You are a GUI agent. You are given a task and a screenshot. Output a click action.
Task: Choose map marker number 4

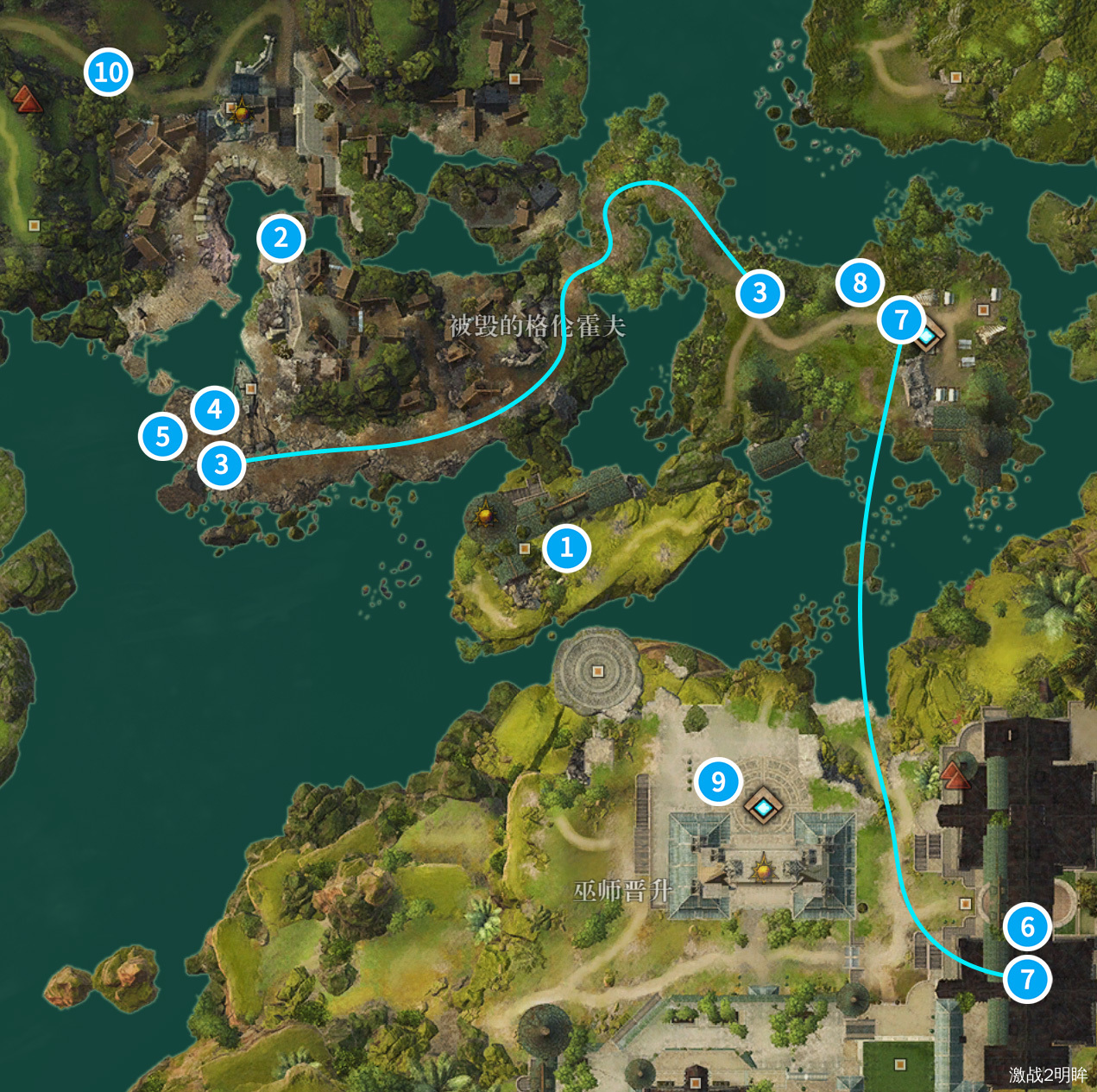pos(215,409)
